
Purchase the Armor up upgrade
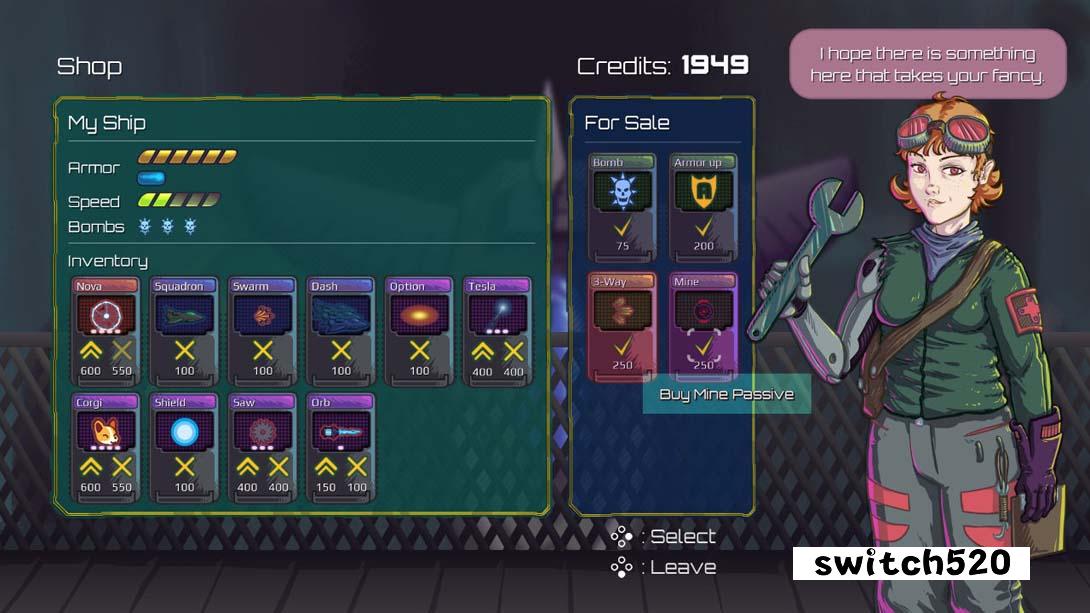click(703, 208)
